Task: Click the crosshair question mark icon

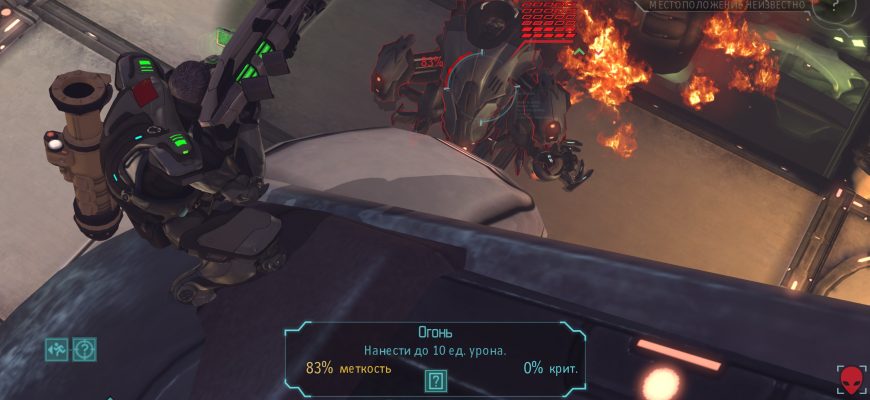Action: (x=84, y=349)
